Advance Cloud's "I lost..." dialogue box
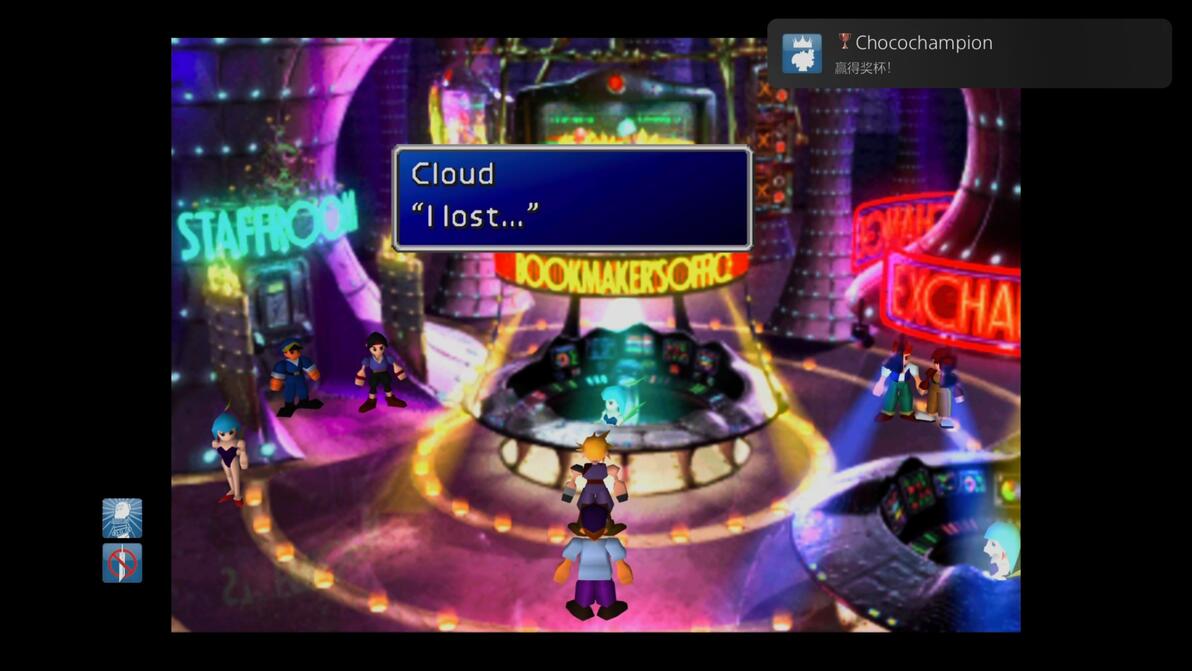This screenshot has height=671, width=1192. click(x=572, y=198)
